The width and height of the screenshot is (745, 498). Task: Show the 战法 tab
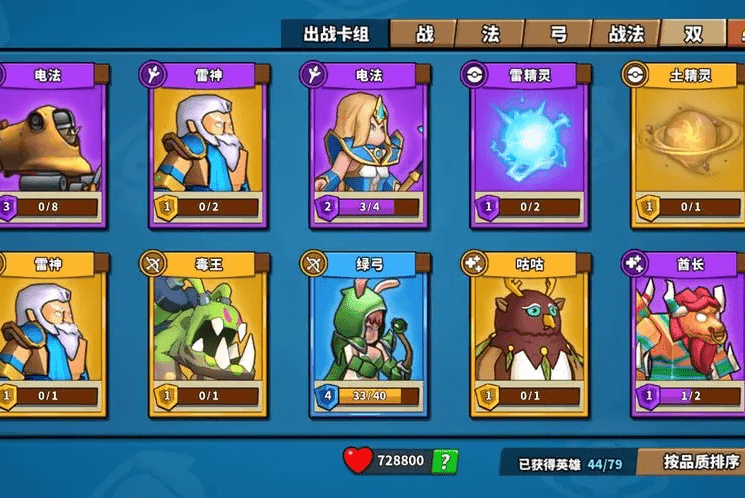626,34
